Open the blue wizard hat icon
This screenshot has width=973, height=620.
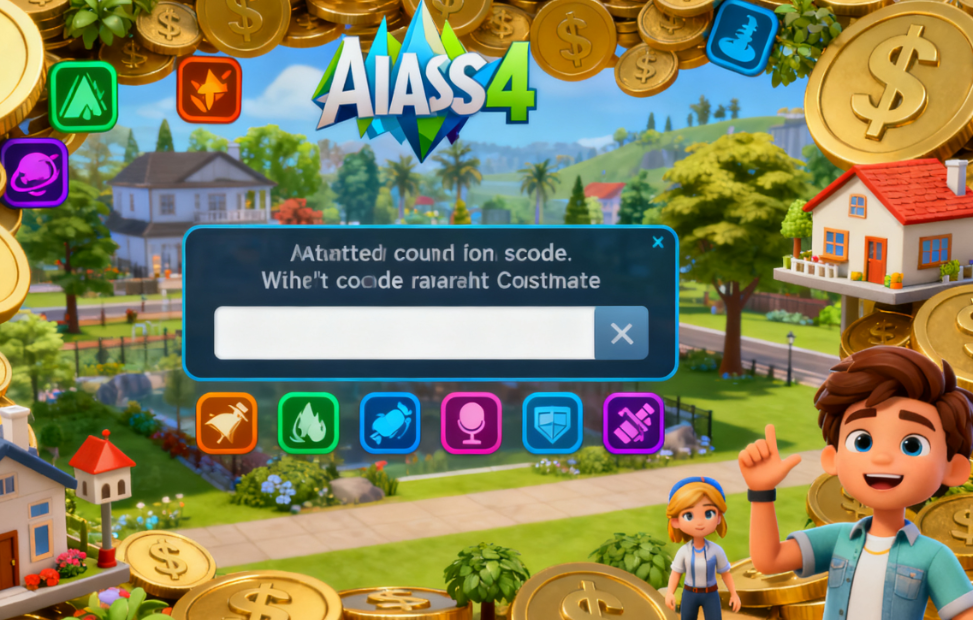tap(741, 37)
